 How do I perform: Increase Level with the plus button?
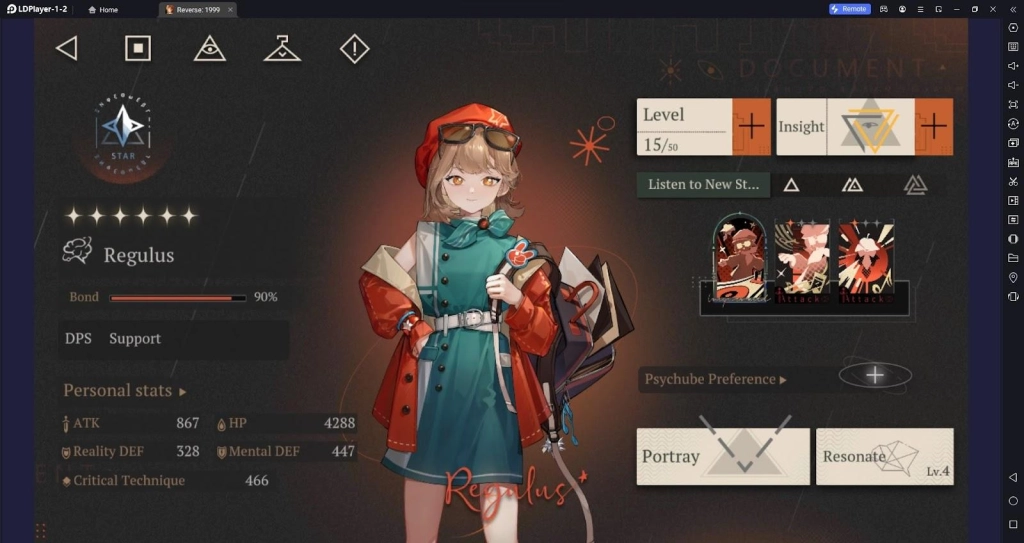pyautogui.click(x=751, y=127)
